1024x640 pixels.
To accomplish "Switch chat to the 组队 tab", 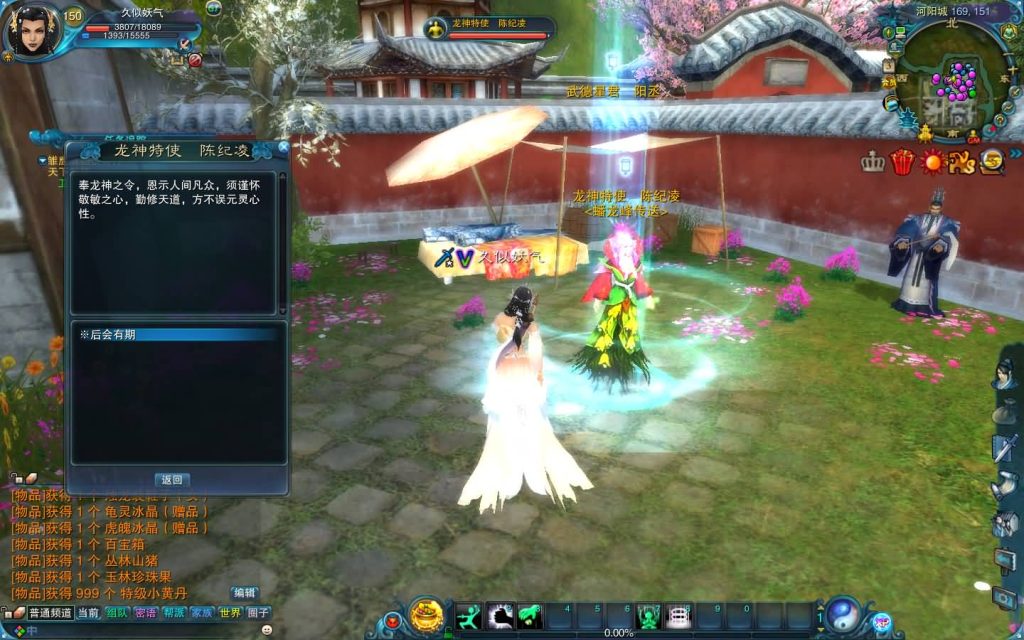I will [x=117, y=613].
